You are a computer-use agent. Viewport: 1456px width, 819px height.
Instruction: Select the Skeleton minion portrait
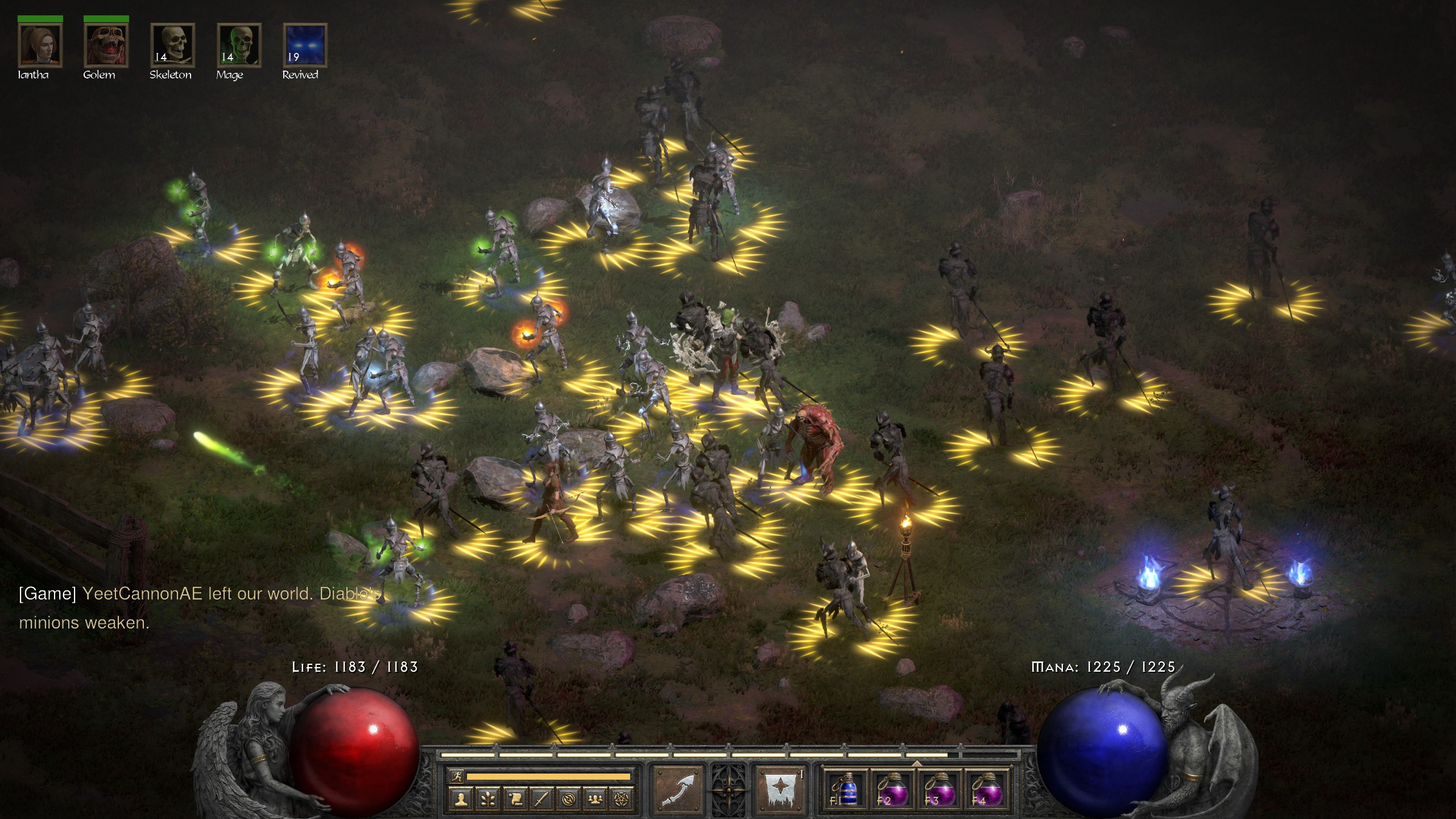pyautogui.click(x=172, y=45)
